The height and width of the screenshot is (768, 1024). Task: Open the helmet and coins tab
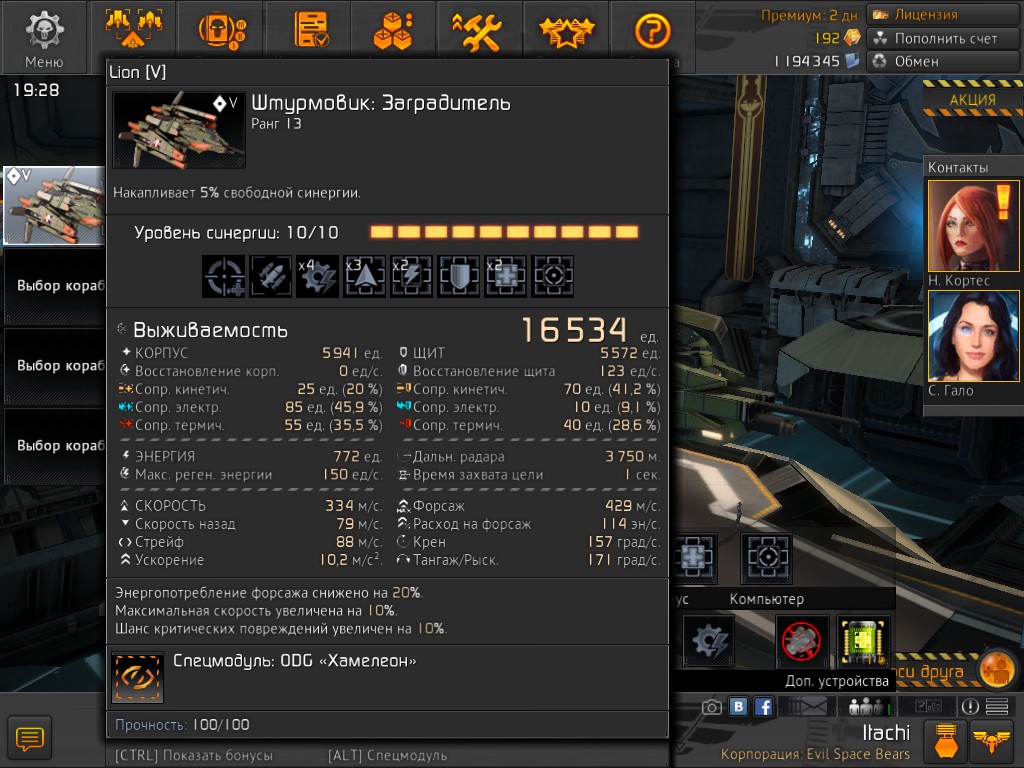click(x=224, y=30)
